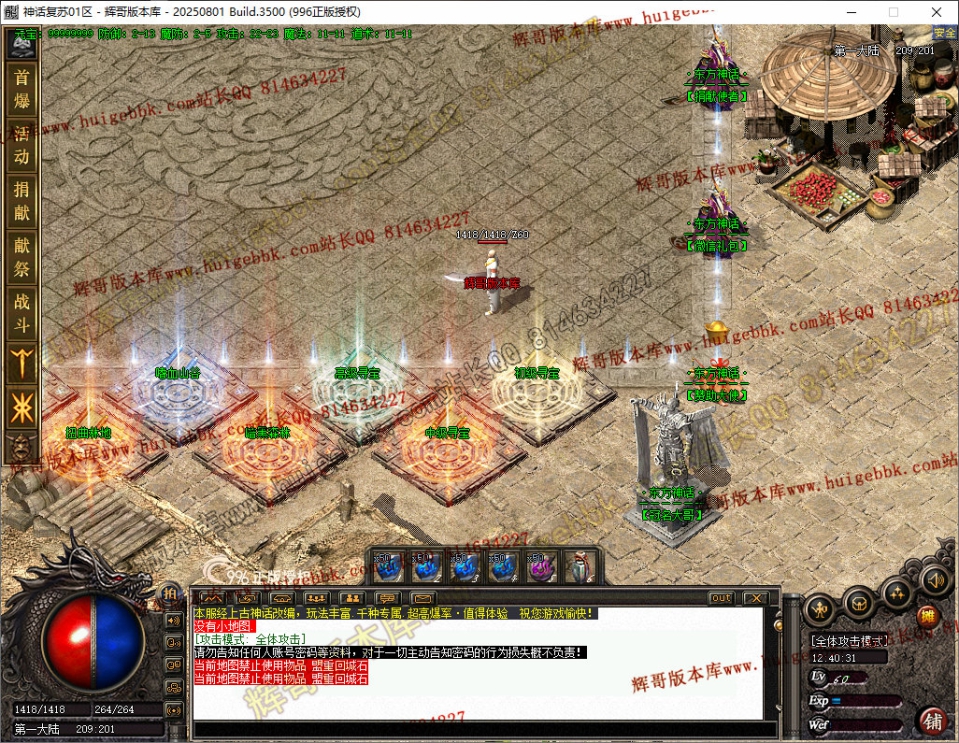Open the 战斗 (battle) menu
The height and width of the screenshot is (743, 959).
coord(21,310)
